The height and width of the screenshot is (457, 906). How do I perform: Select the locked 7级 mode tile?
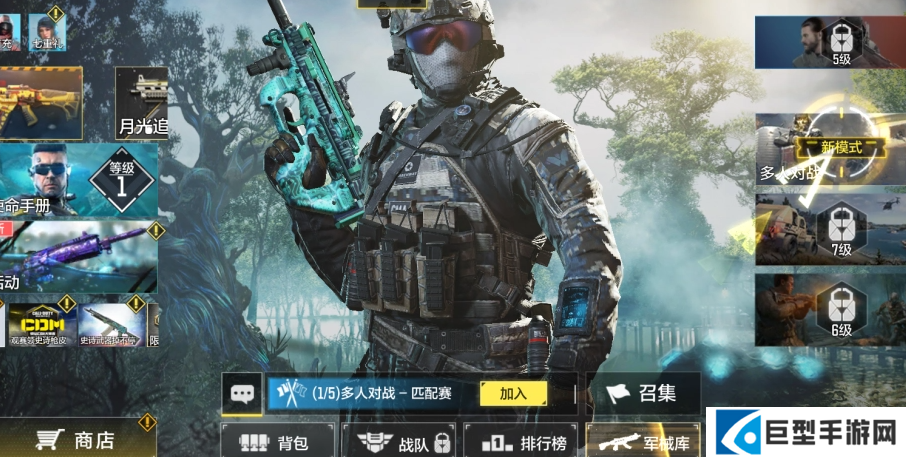pos(829,227)
